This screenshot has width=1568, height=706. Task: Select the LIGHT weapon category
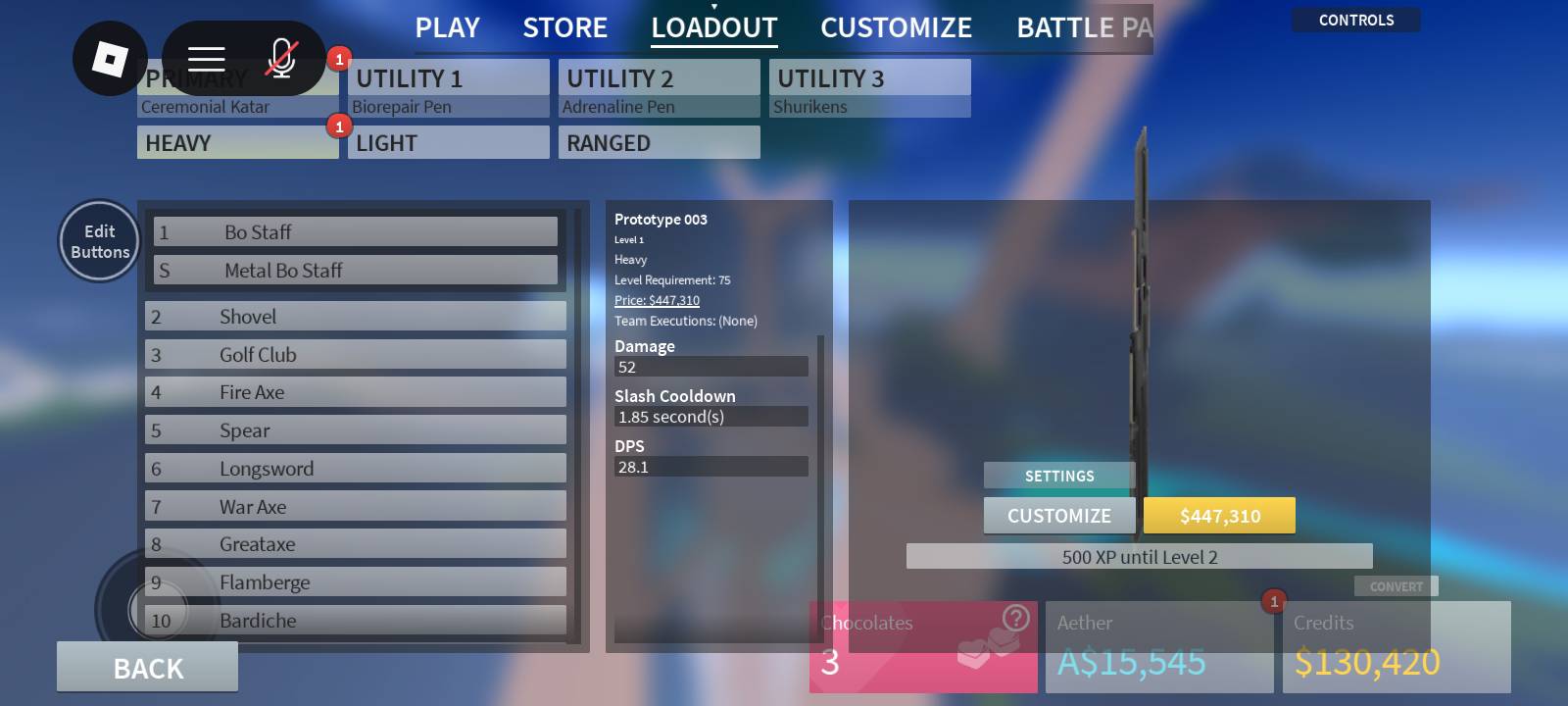448,142
